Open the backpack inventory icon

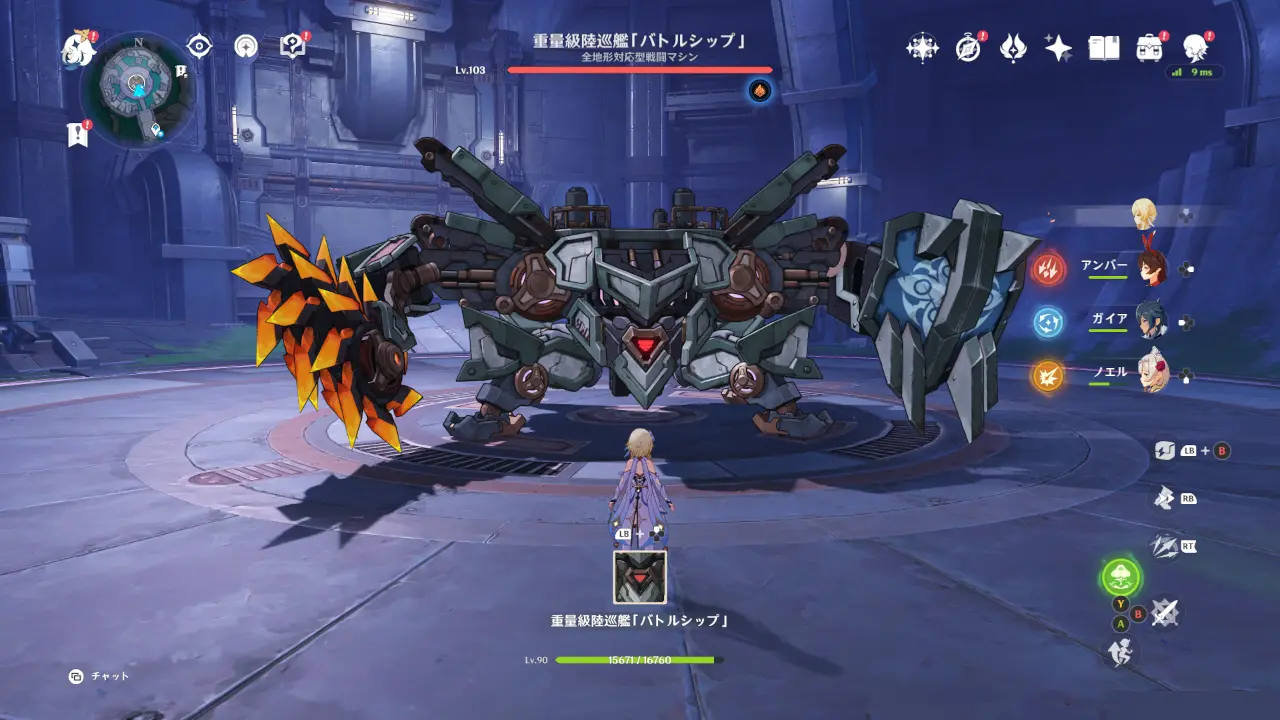[1149, 48]
